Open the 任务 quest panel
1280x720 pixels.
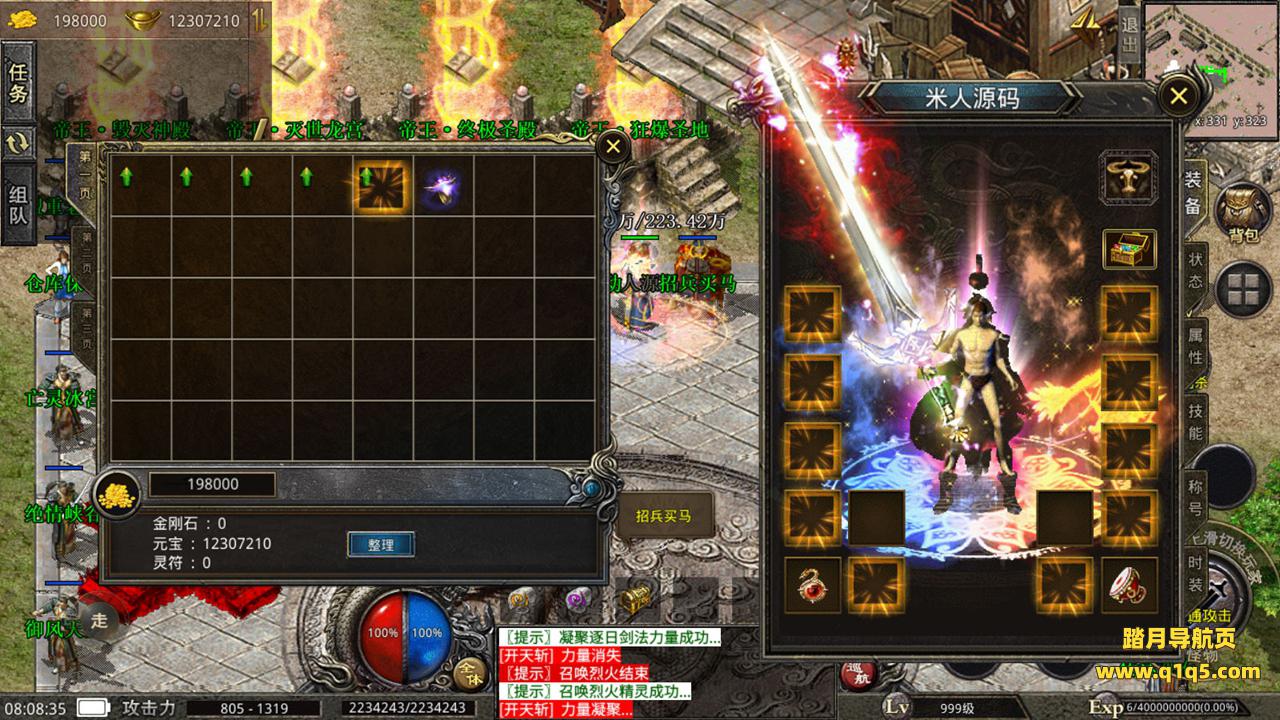pos(19,84)
